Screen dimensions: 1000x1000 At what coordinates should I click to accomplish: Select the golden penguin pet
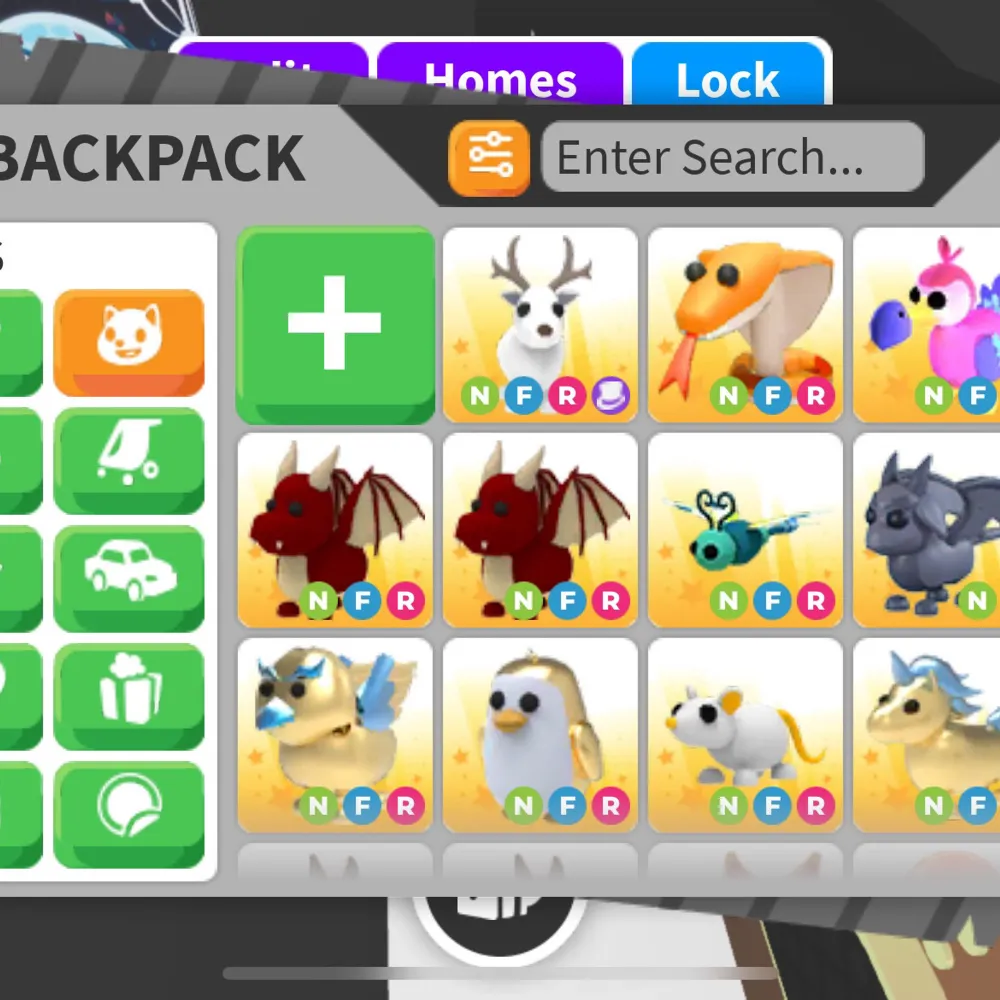[x=540, y=735]
